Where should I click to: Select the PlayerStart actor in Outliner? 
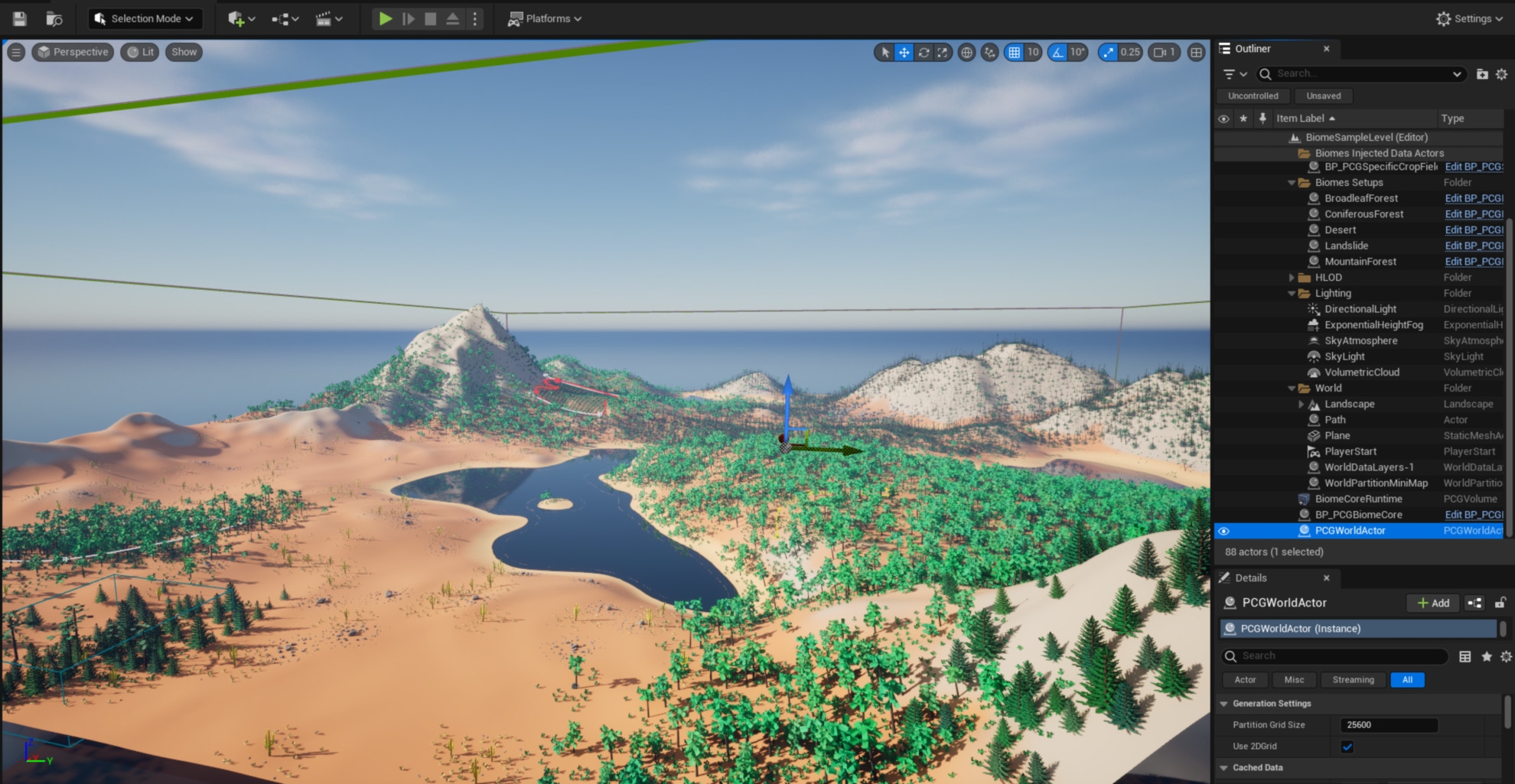[1350, 451]
